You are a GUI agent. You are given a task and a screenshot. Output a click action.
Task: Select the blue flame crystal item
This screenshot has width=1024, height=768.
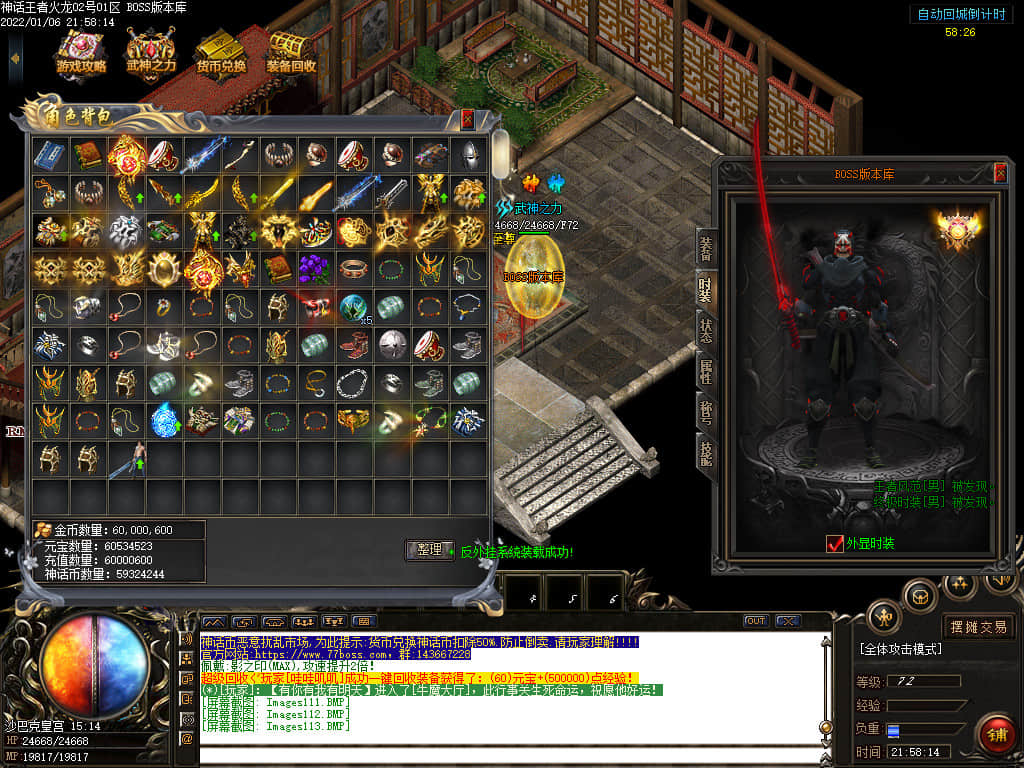click(x=163, y=420)
